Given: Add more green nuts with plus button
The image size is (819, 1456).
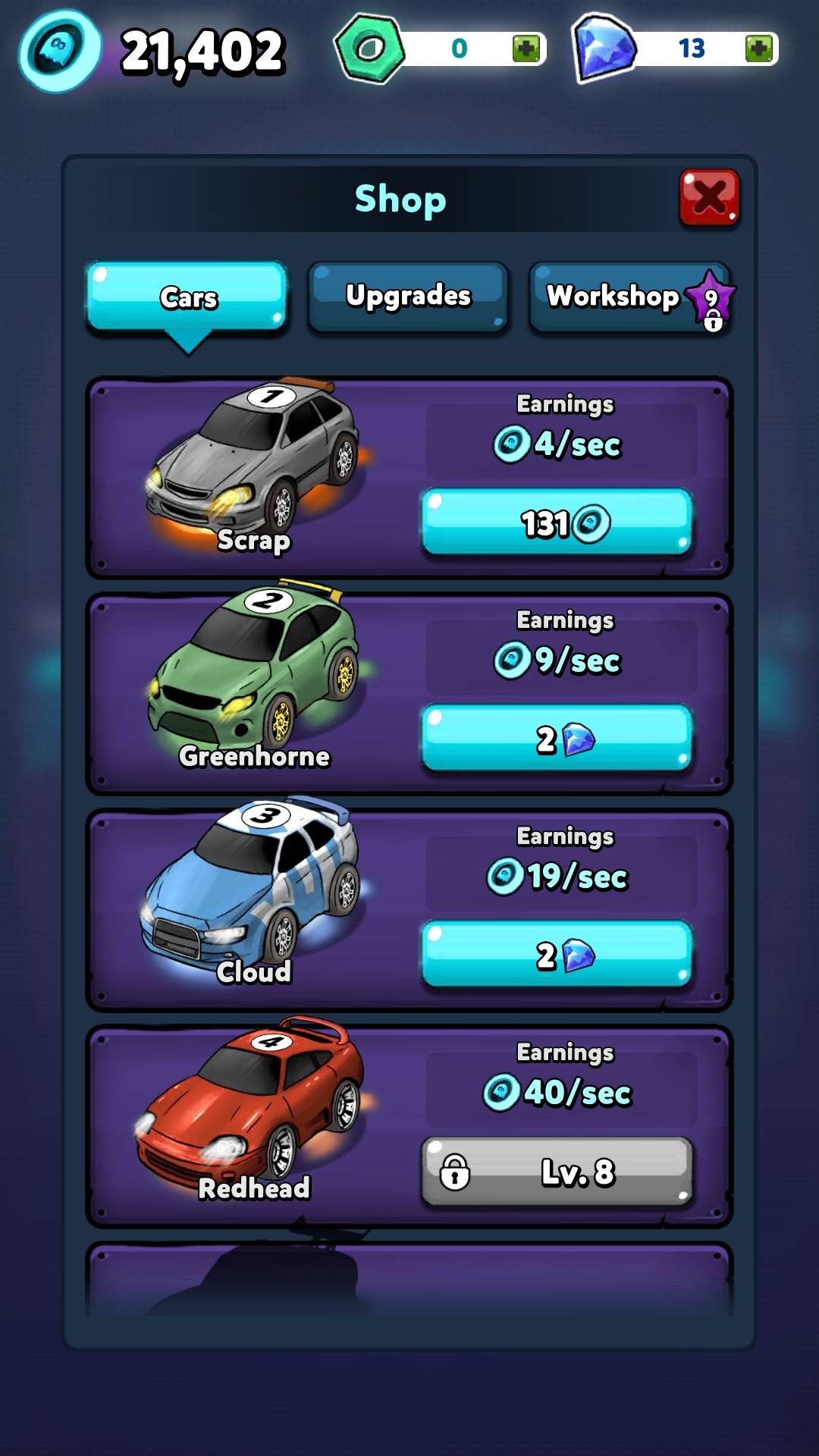Looking at the screenshot, I should point(526,49).
